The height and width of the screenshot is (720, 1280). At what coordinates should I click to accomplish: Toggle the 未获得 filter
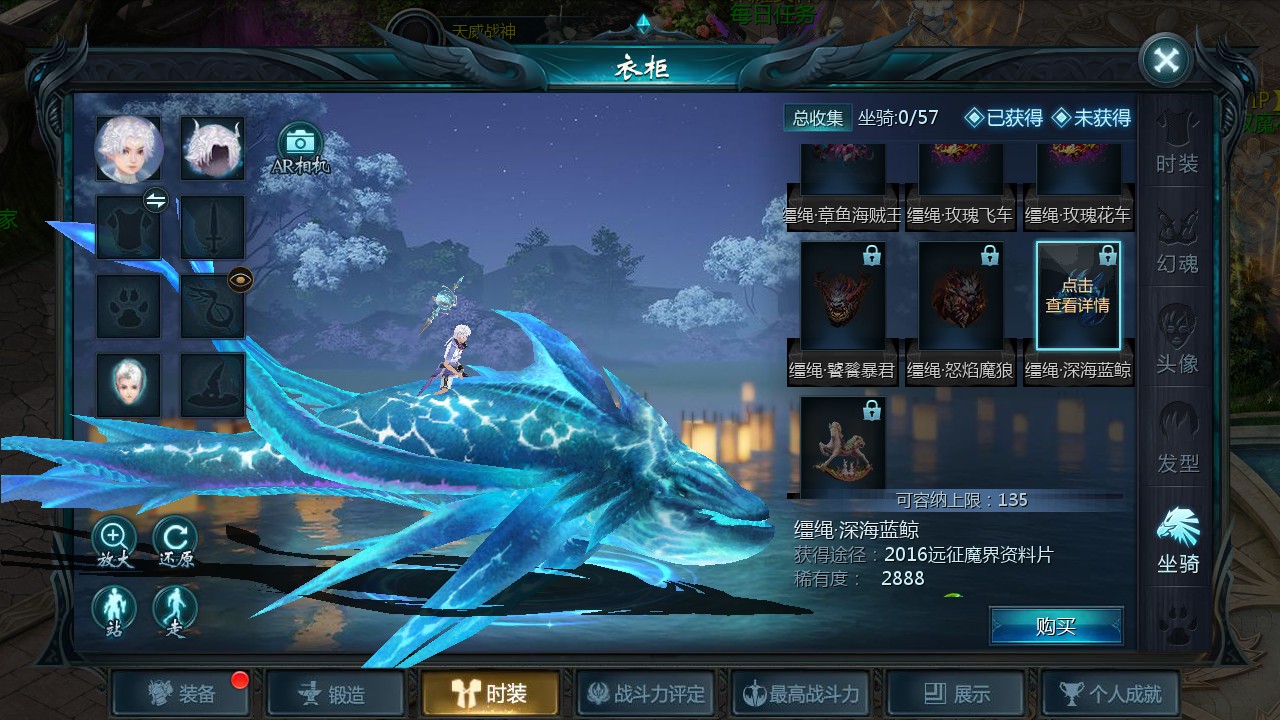point(1091,118)
